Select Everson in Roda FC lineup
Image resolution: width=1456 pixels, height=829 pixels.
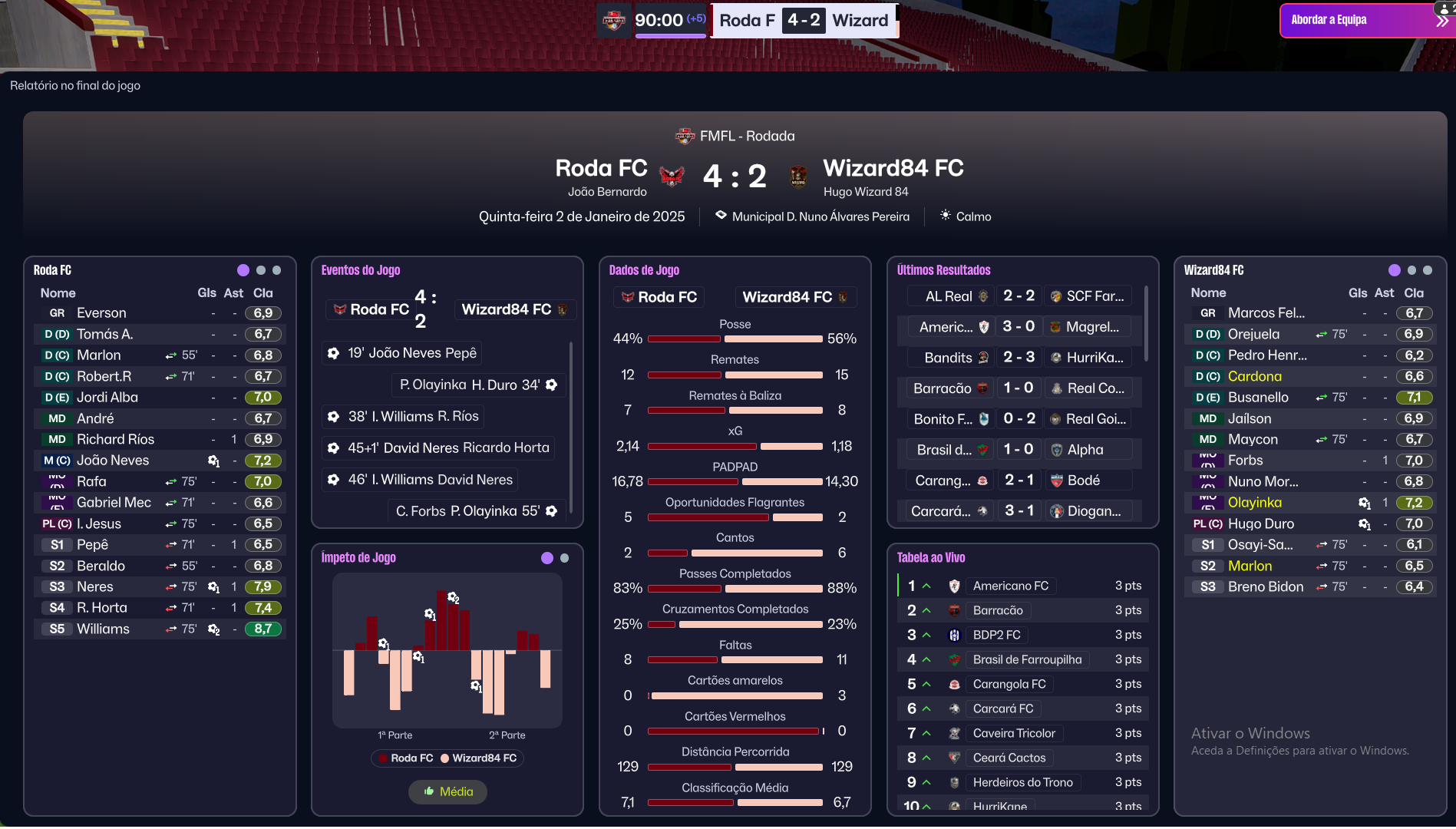101,313
